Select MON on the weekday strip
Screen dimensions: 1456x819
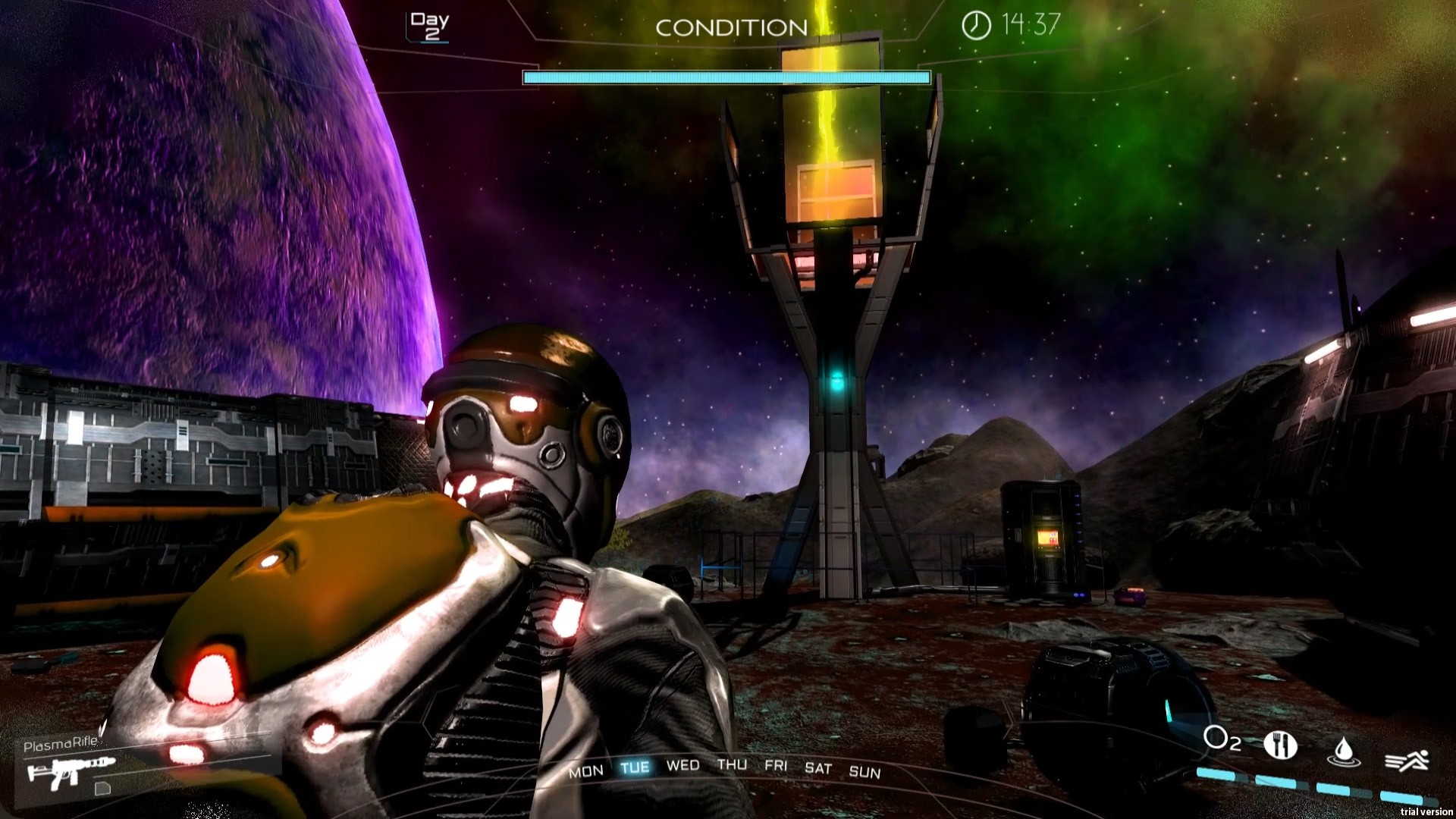click(x=586, y=771)
